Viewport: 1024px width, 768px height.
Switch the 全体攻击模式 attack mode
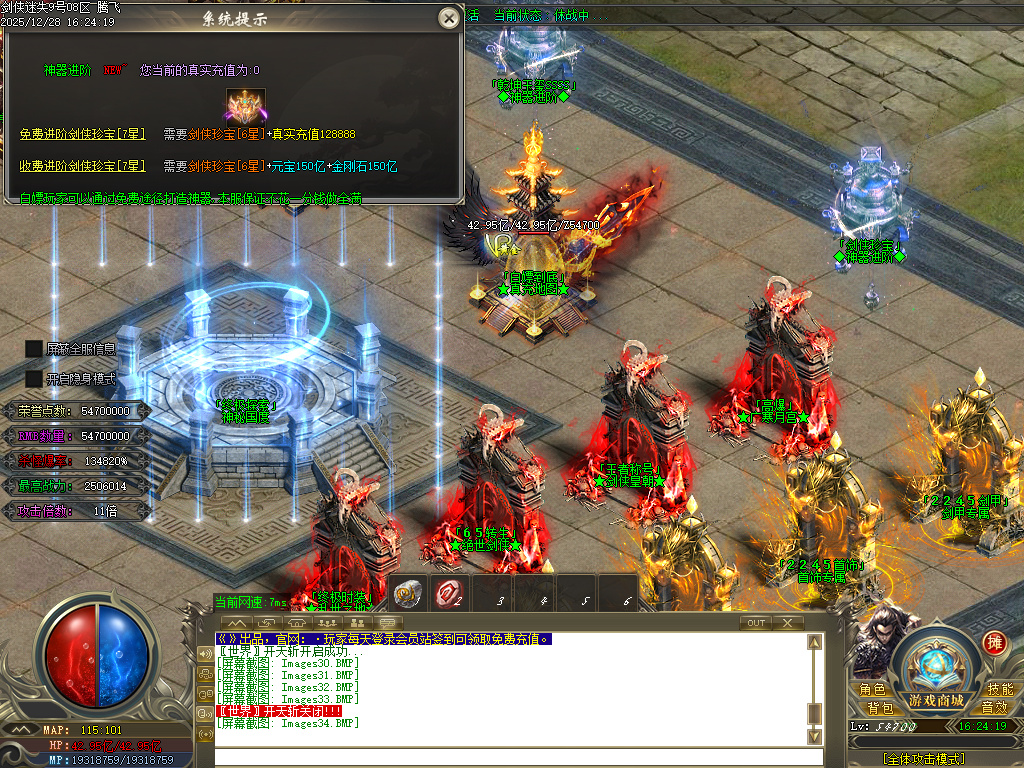[924, 759]
